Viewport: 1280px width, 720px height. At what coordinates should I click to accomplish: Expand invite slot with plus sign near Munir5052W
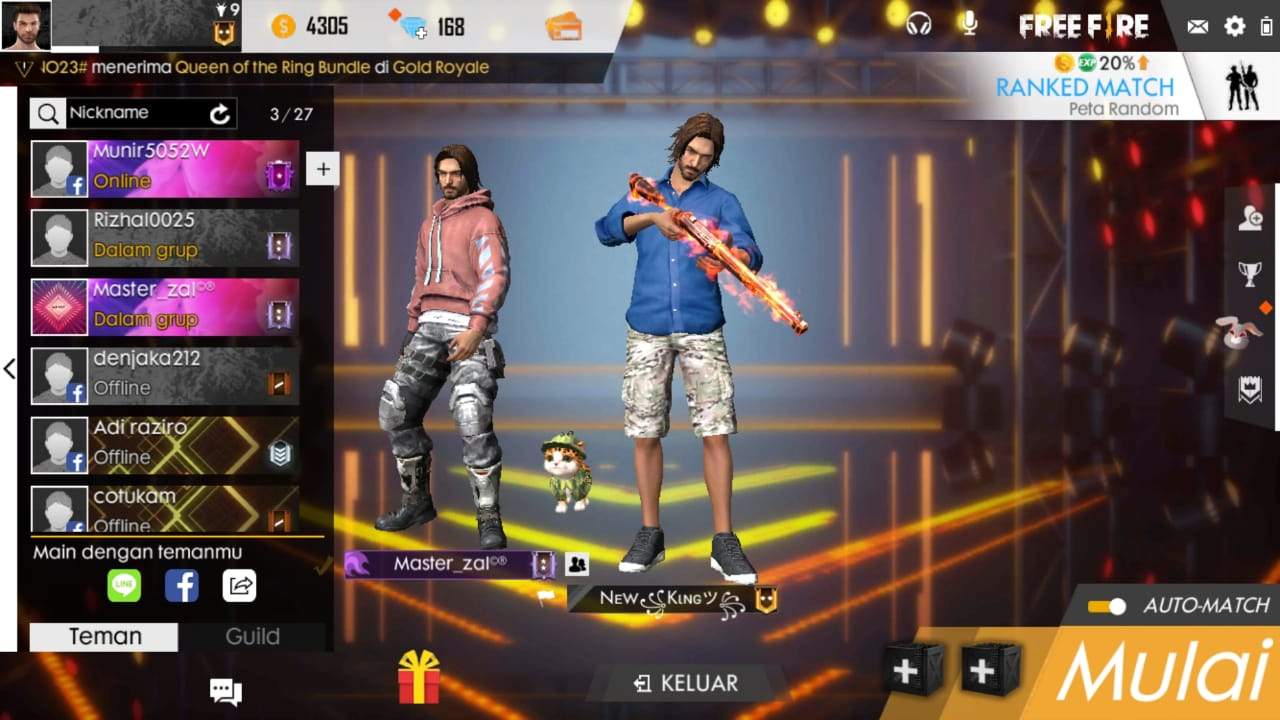pyautogui.click(x=322, y=169)
